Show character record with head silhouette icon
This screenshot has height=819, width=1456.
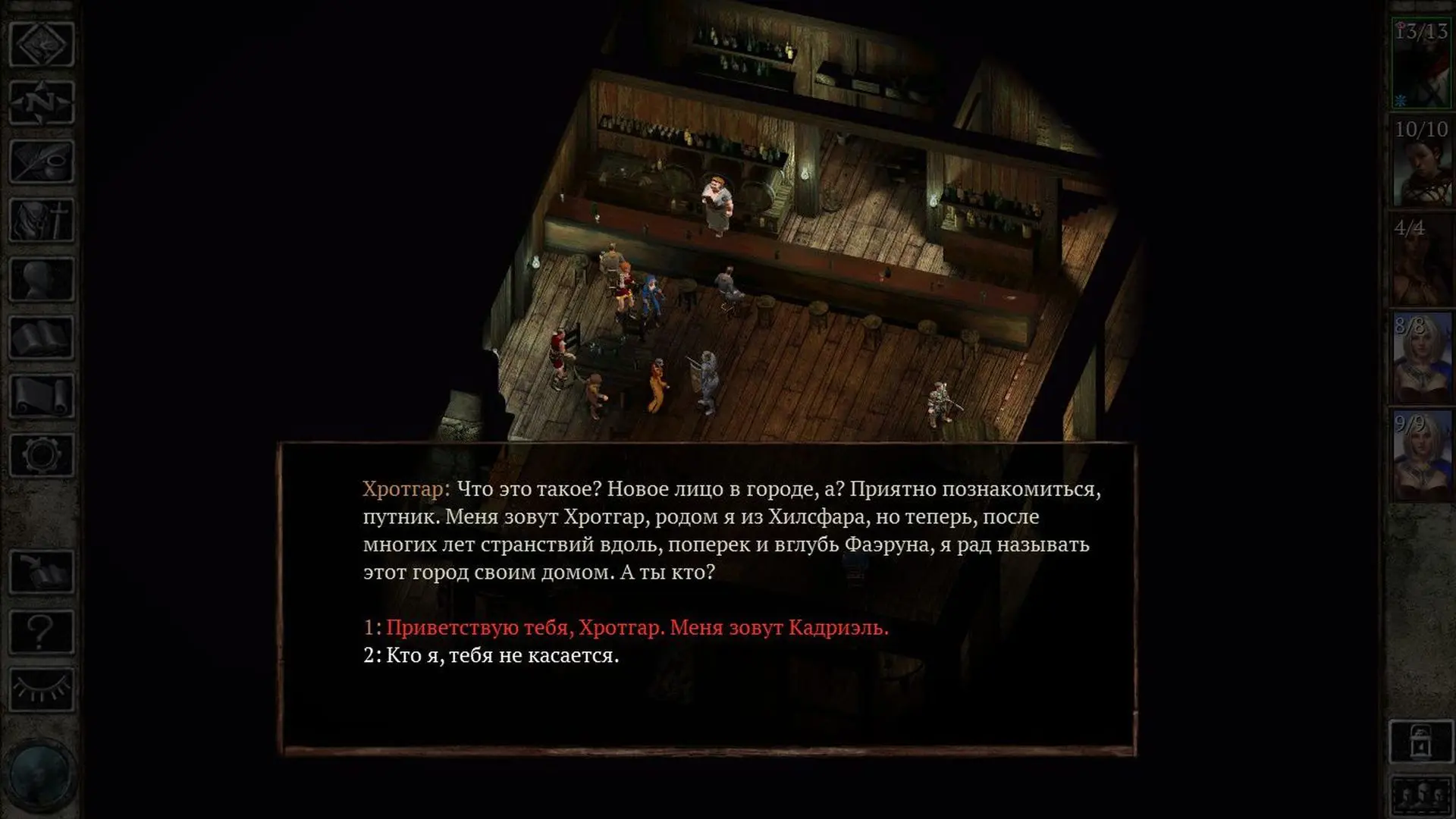(41, 279)
